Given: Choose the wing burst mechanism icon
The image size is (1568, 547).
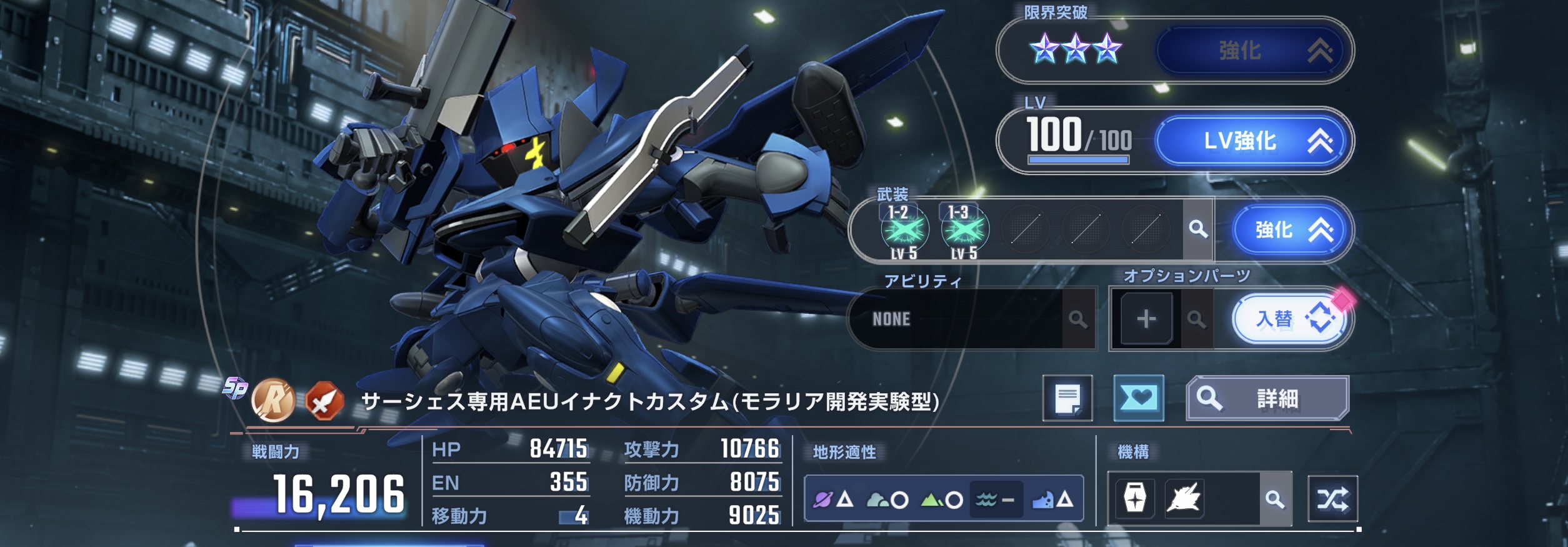Looking at the screenshot, I should (1184, 499).
